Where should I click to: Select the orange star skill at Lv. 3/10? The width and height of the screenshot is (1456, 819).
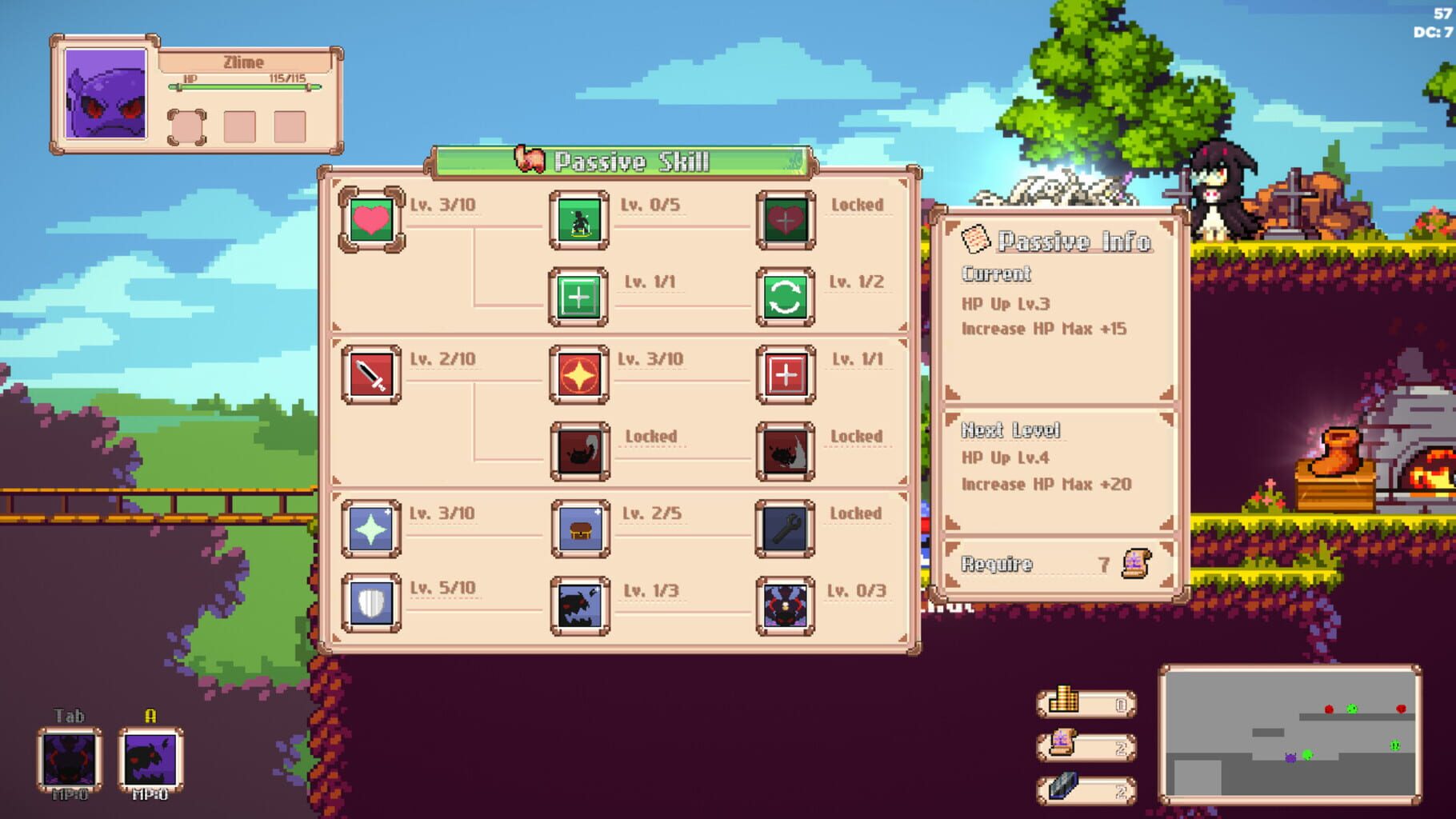click(578, 375)
